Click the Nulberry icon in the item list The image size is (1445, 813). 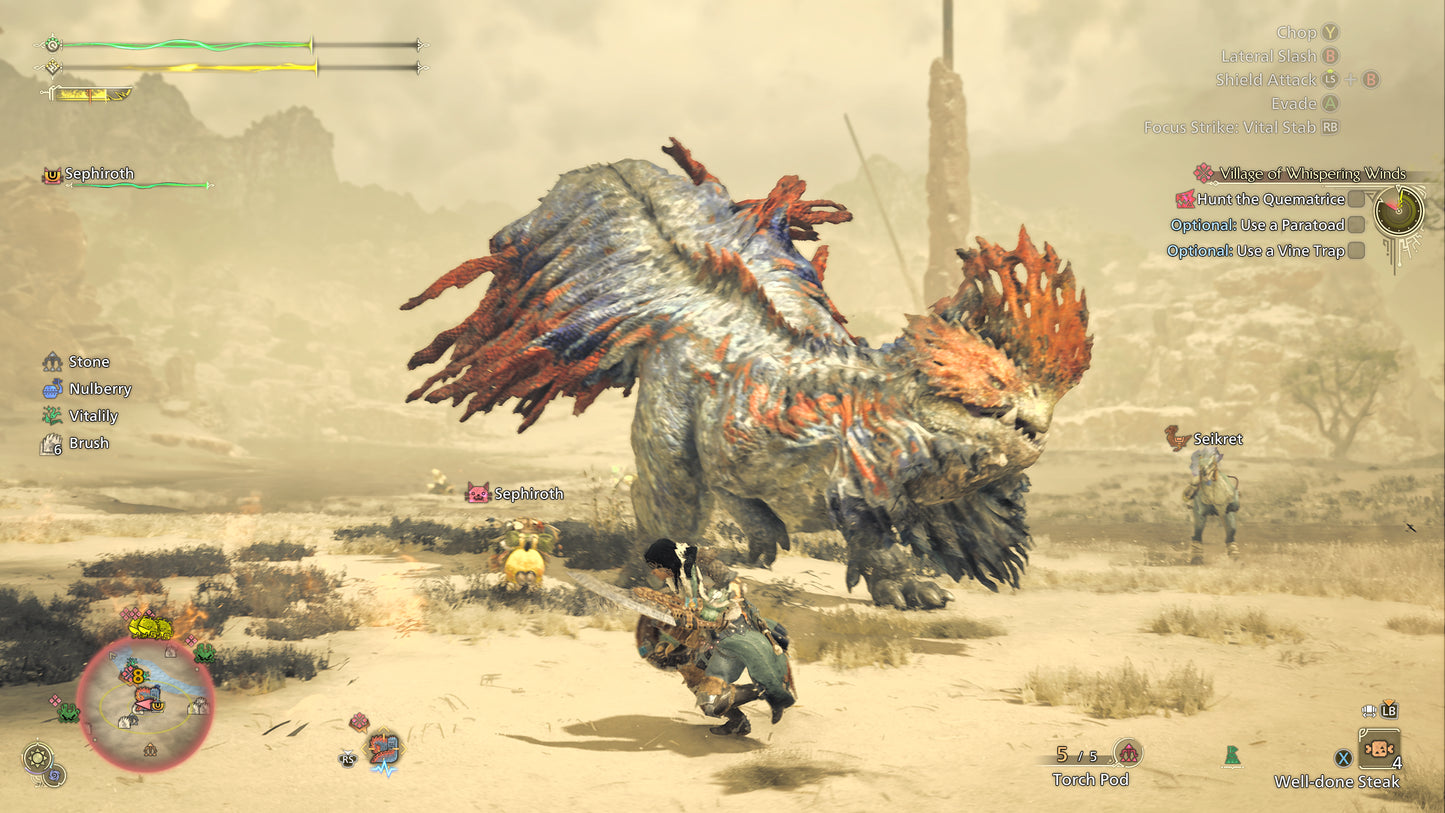[x=53, y=388]
